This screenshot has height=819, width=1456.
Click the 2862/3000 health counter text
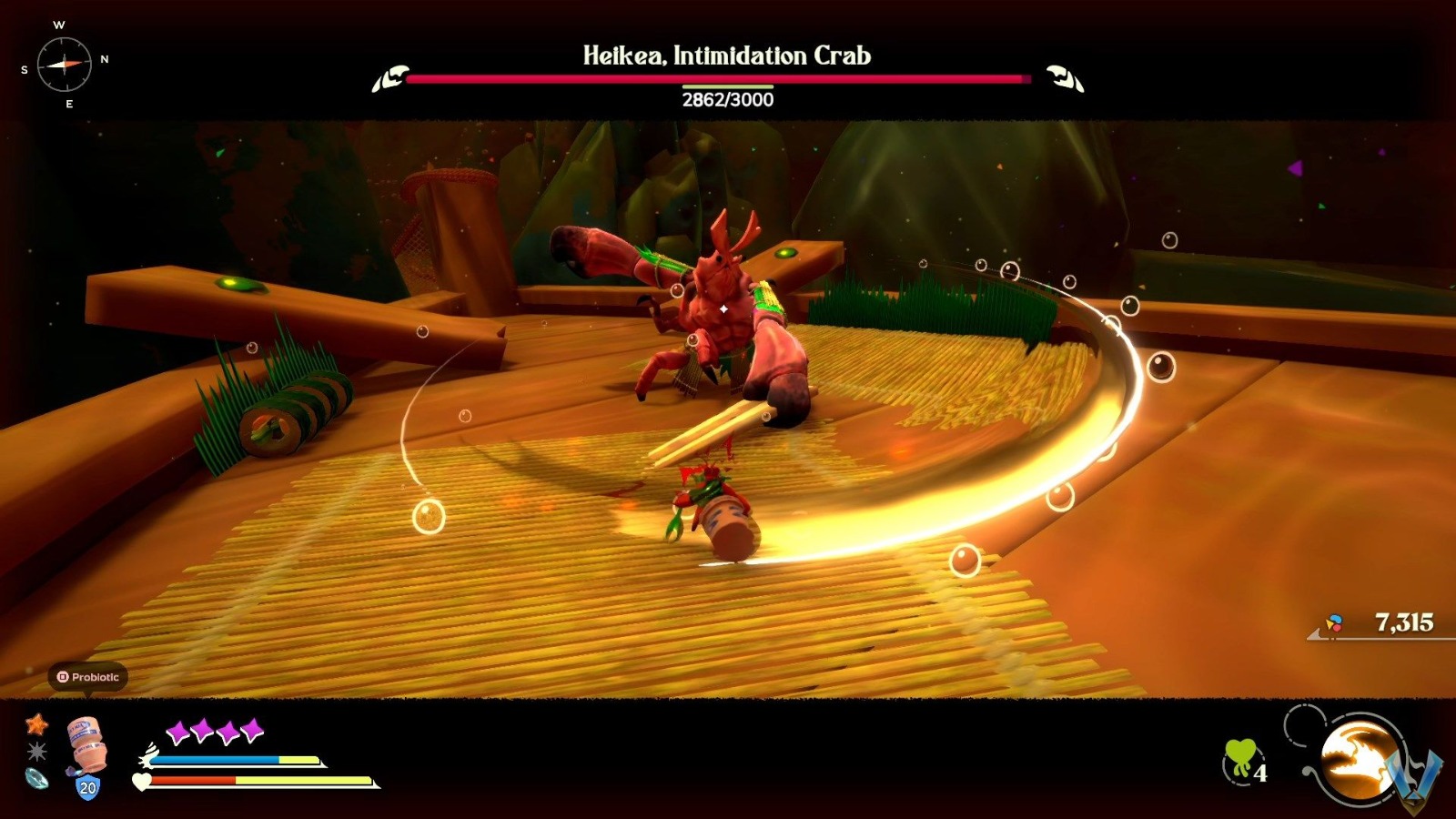pos(726,100)
